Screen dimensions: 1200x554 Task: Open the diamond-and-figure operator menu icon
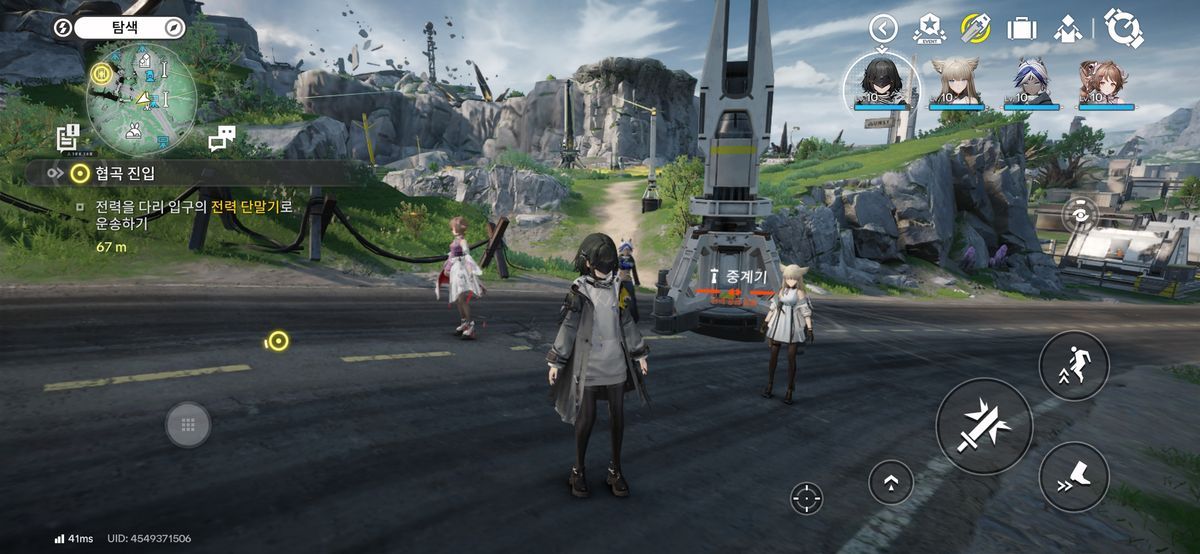click(1068, 28)
